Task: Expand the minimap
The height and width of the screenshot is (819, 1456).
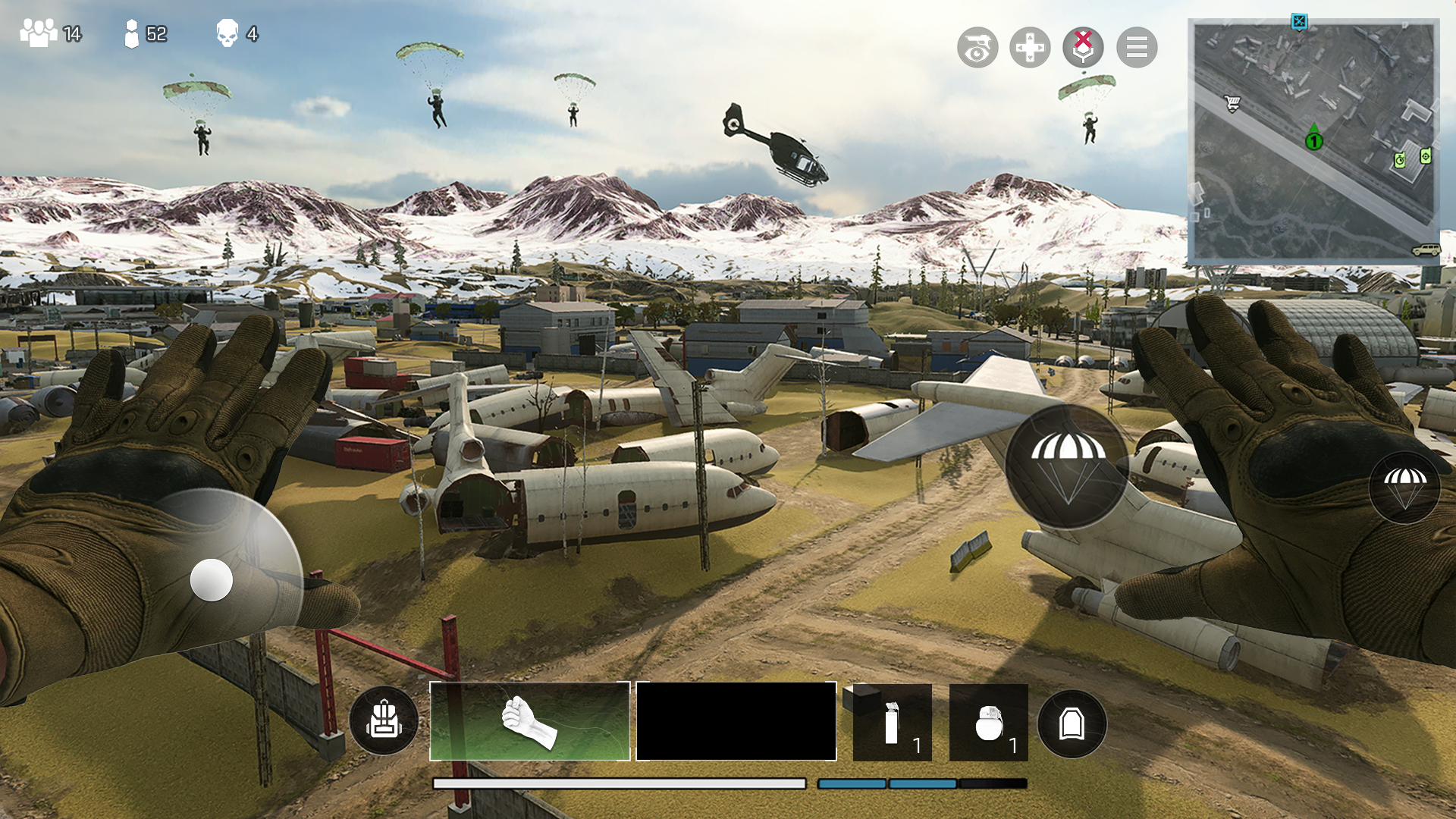Action: (x=1313, y=143)
